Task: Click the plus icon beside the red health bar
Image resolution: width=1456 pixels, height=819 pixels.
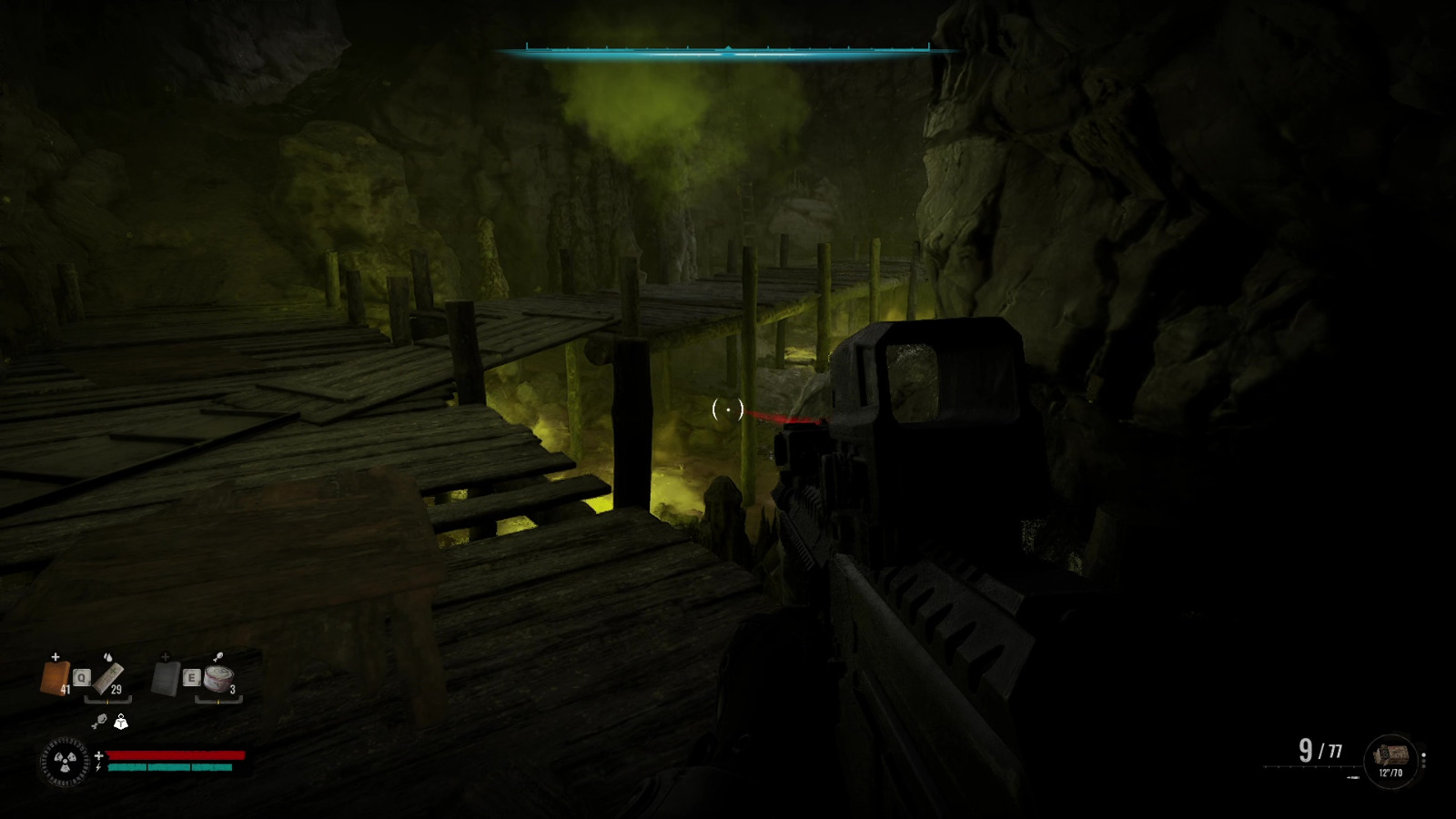Action: click(99, 754)
